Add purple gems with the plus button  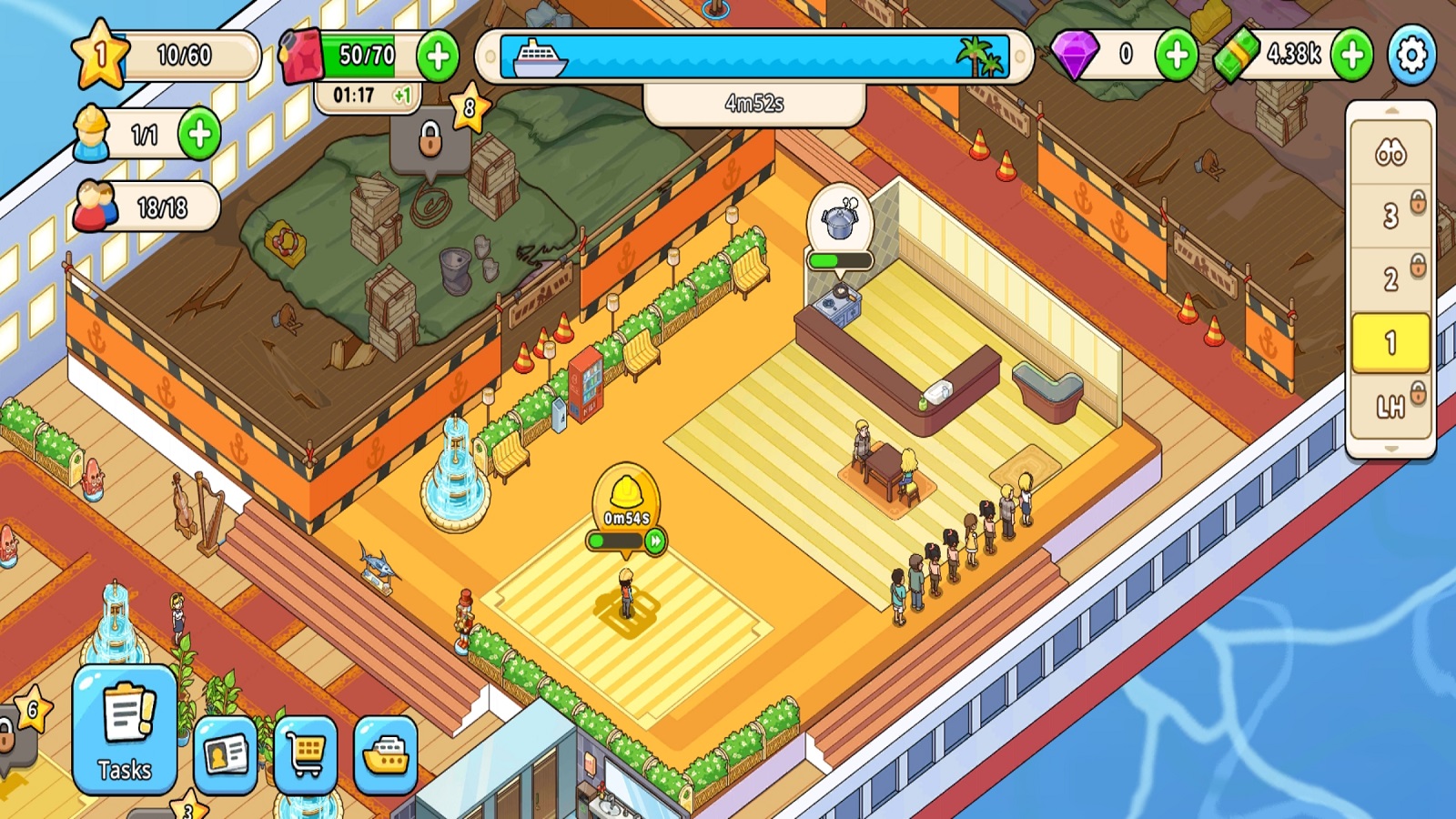click(1177, 56)
